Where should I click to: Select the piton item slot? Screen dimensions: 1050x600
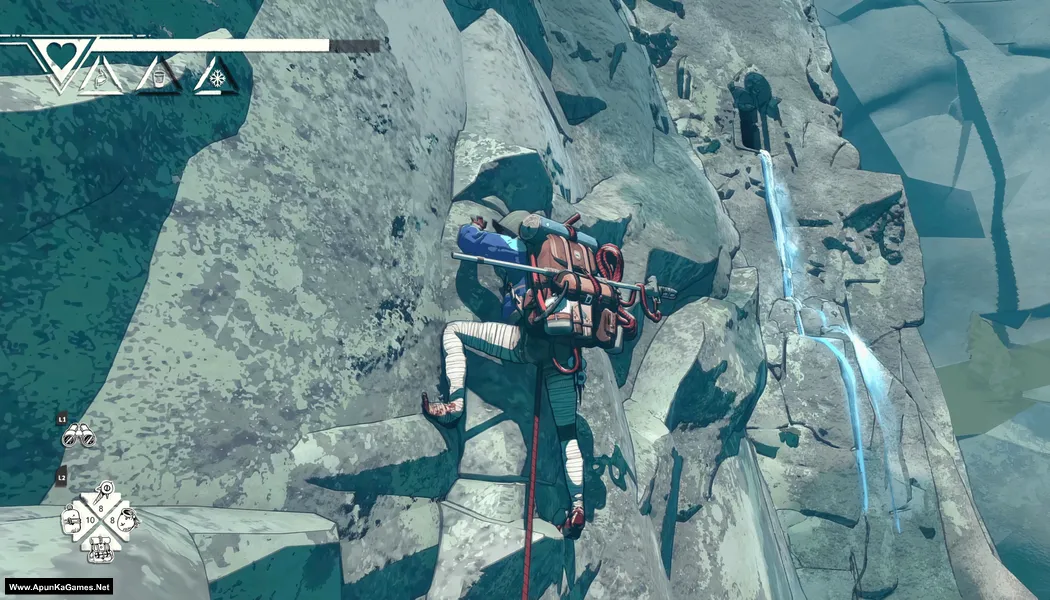pyautogui.click(x=103, y=494)
